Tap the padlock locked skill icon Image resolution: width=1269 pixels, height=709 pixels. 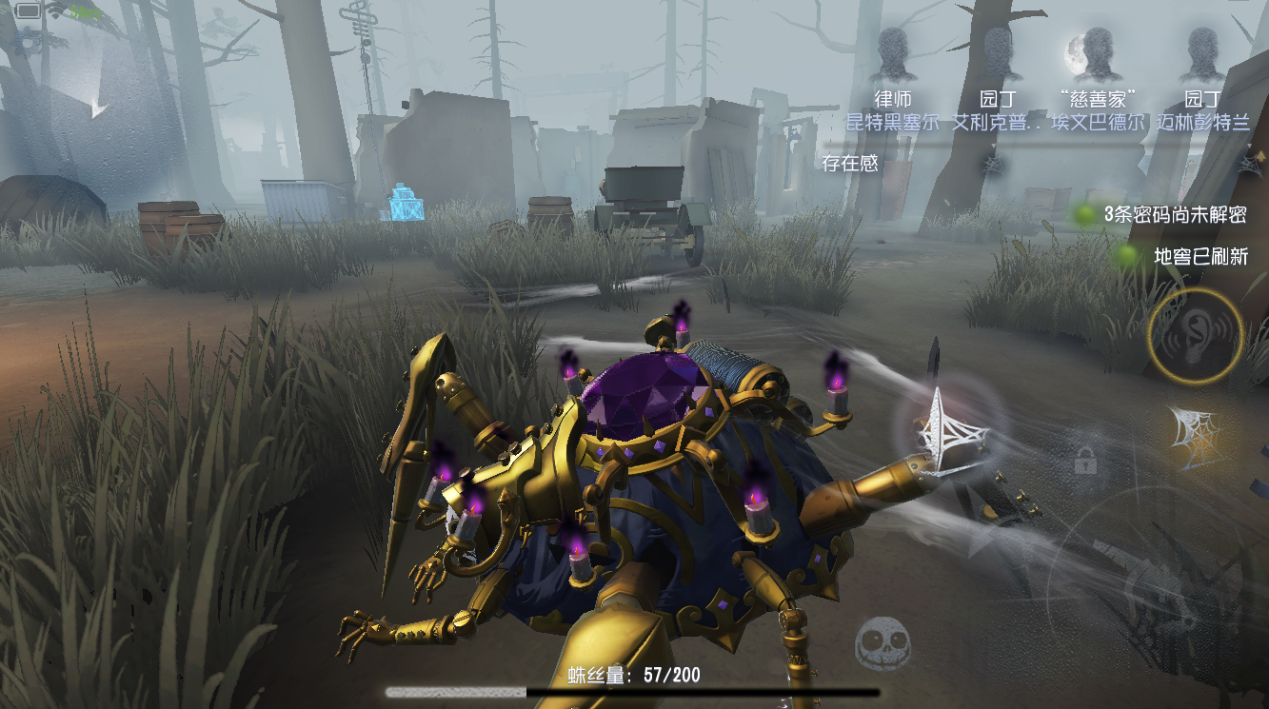tap(1085, 459)
